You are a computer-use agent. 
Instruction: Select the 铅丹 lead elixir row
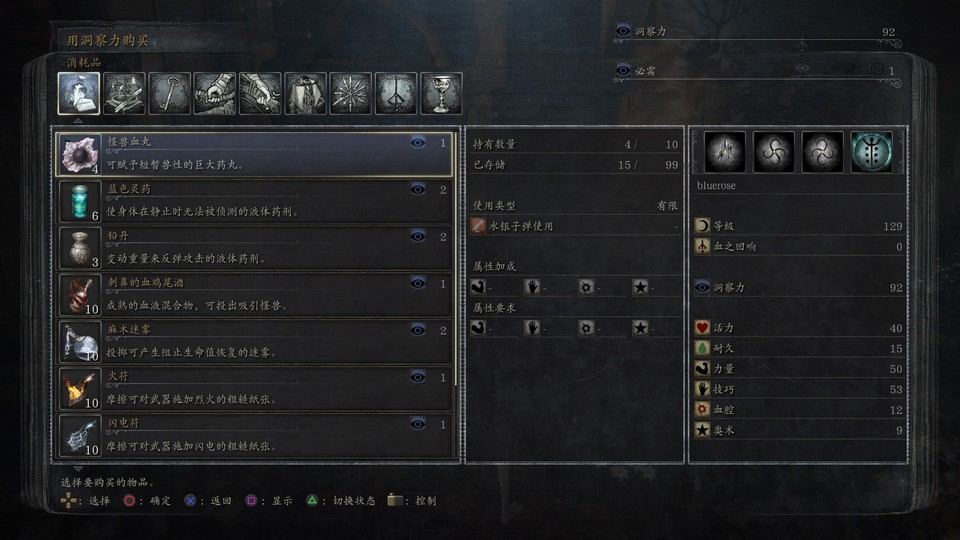255,249
